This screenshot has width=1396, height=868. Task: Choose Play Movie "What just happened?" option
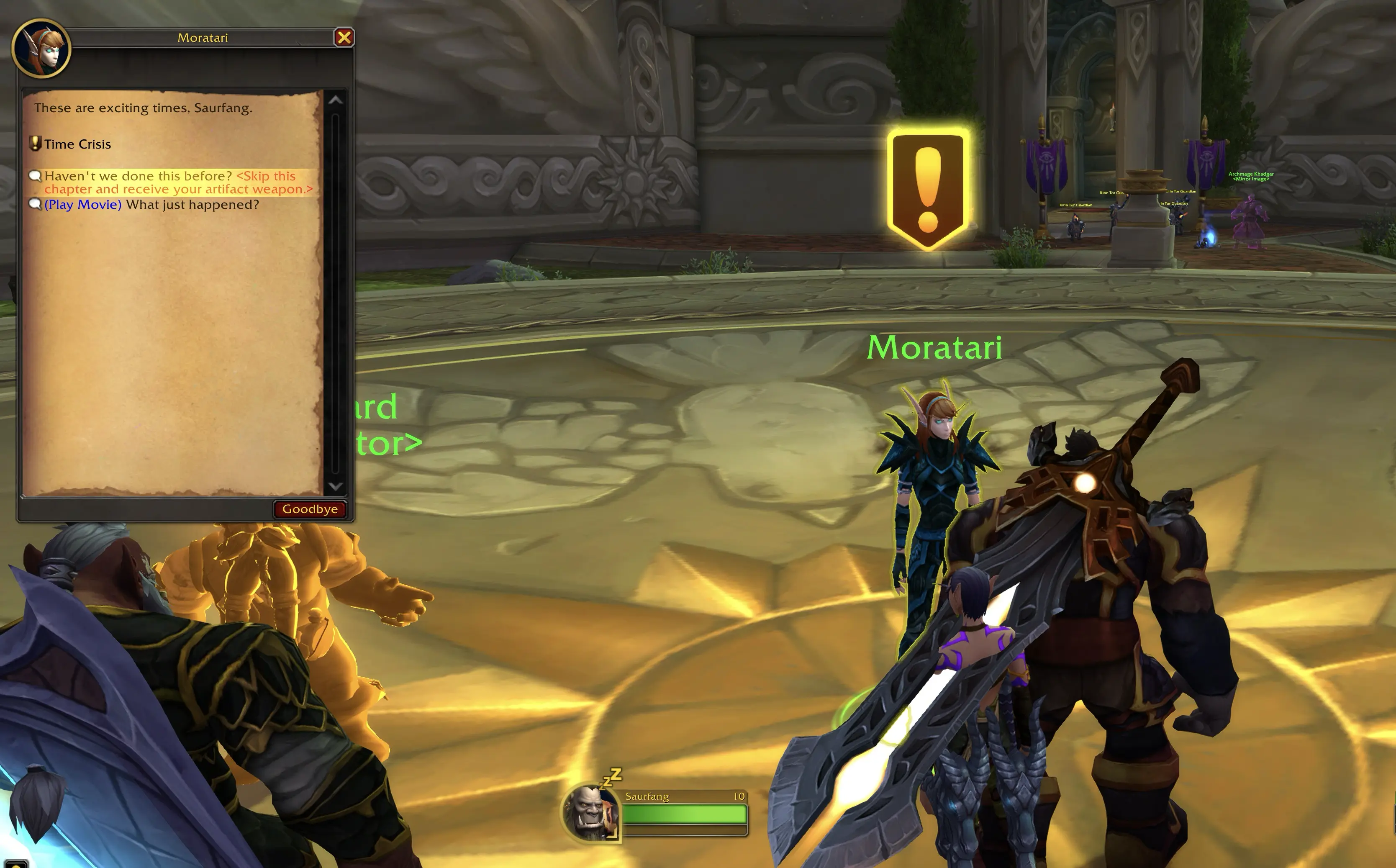151,205
